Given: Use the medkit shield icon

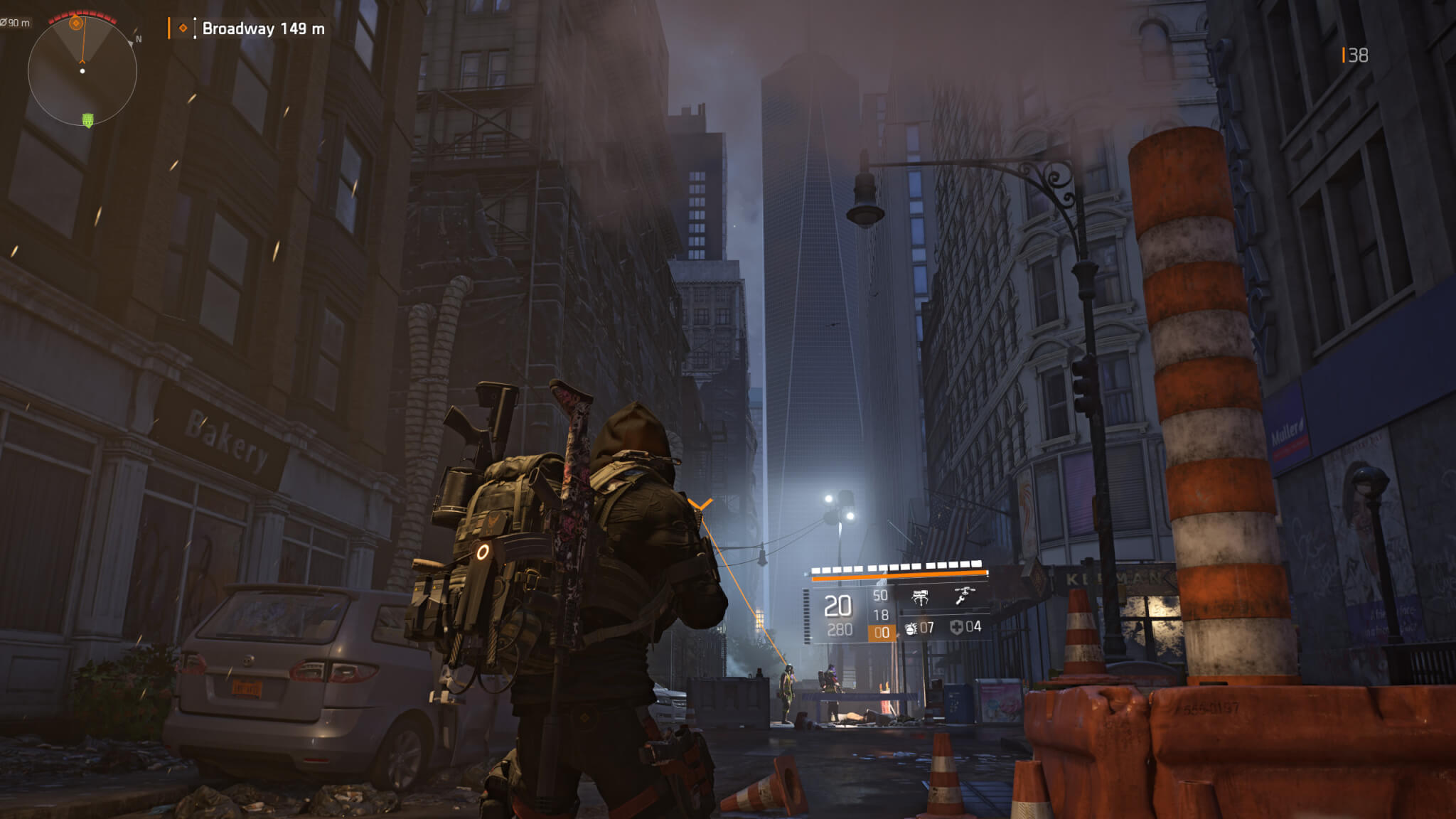Looking at the screenshot, I should point(956,627).
